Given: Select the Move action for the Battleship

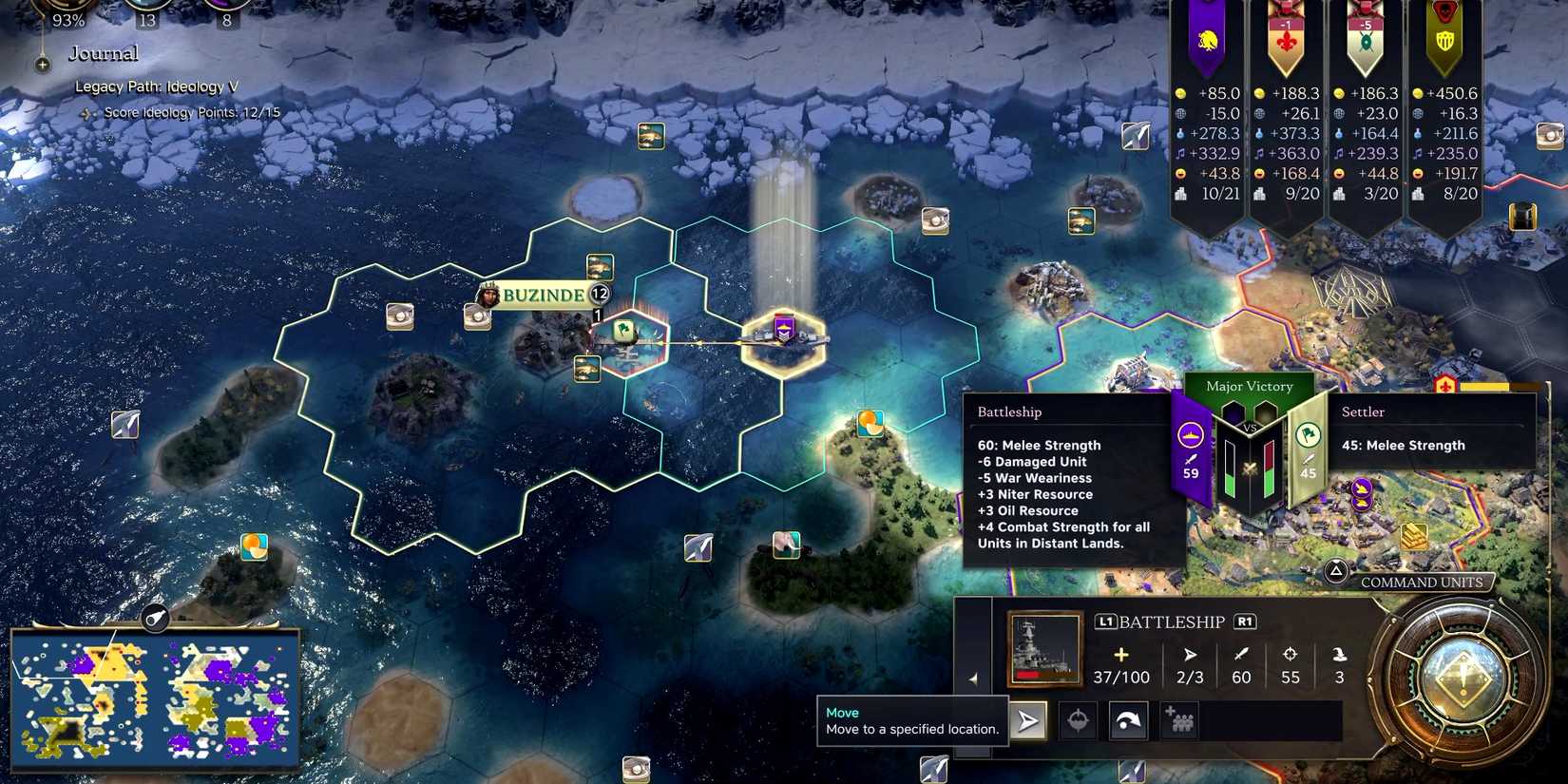Looking at the screenshot, I should point(1028,720).
